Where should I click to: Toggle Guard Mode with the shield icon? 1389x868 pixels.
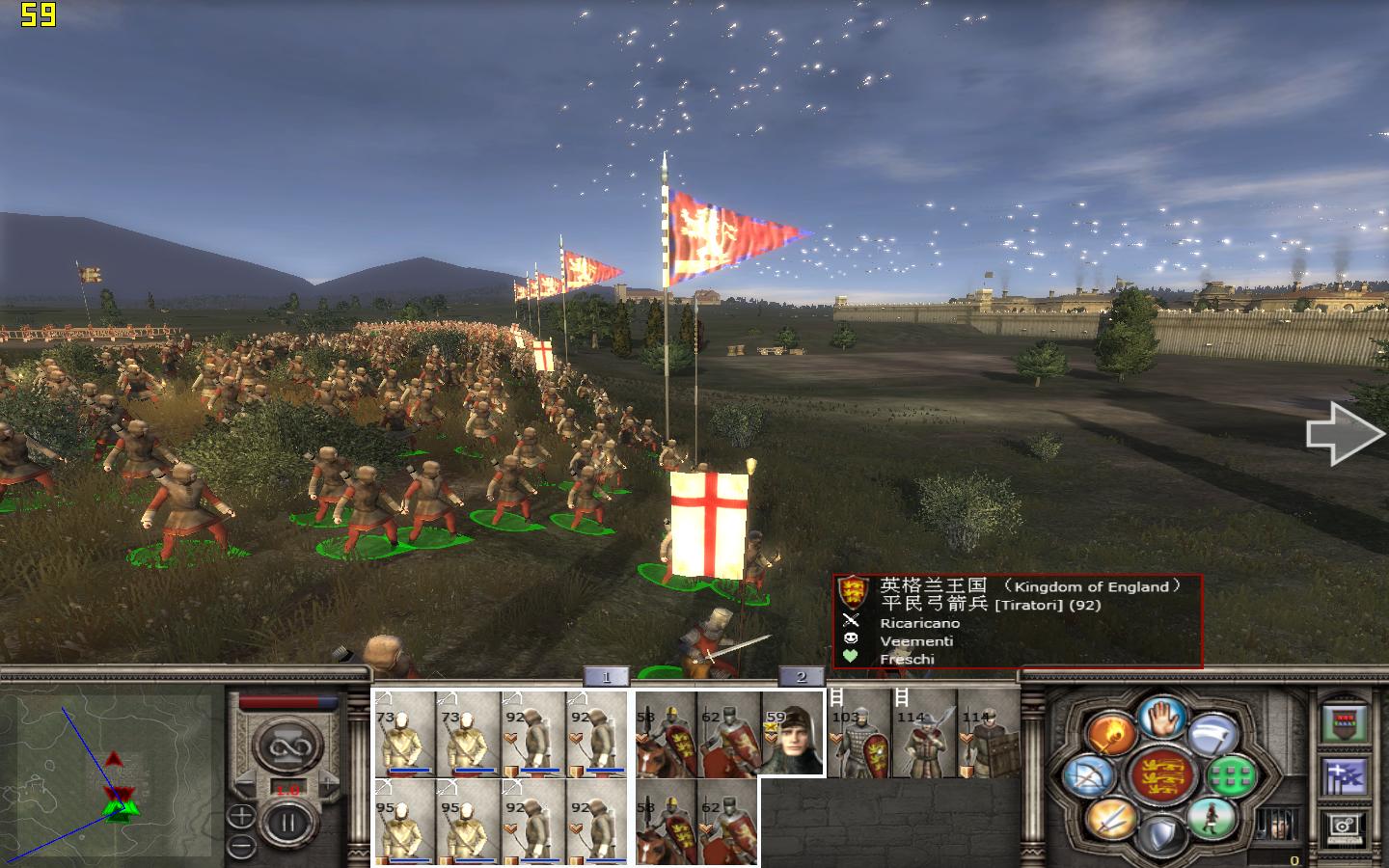(1162, 837)
